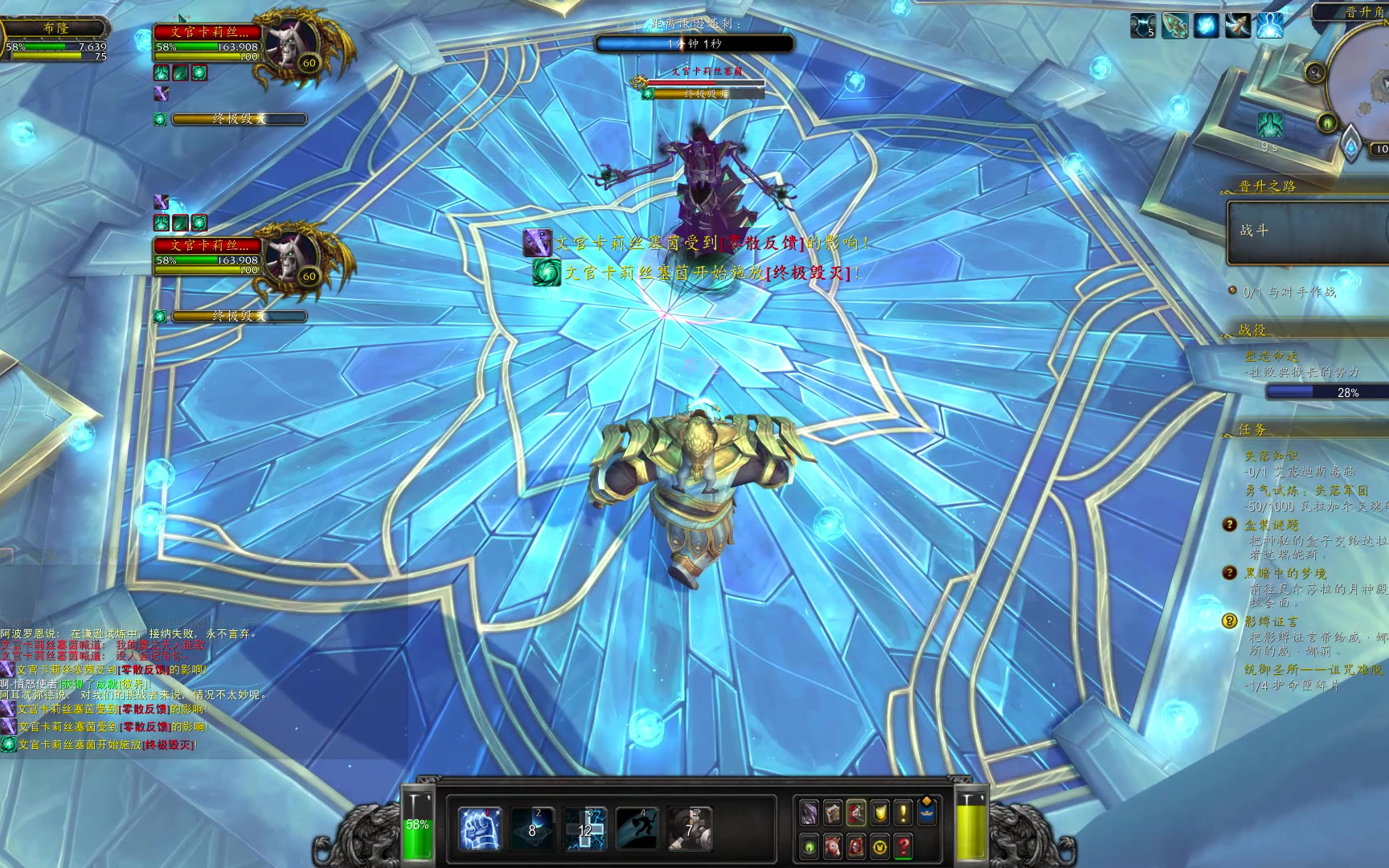Select the boss portrait in the upper target frame

pyautogui.click(x=288, y=47)
